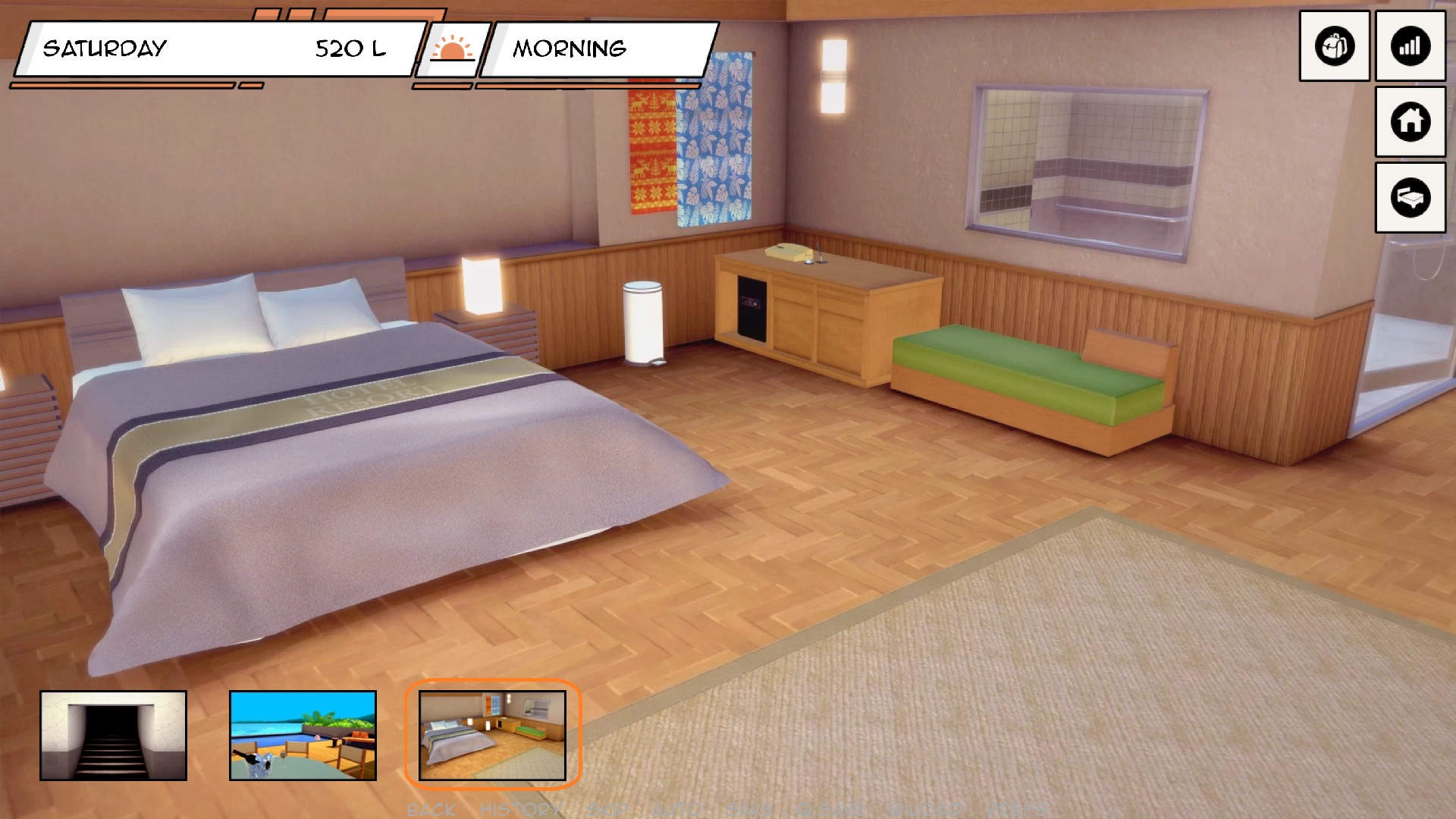Open Prefs from the quick menu
The image size is (1456, 819).
click(x=1016, y=810)
